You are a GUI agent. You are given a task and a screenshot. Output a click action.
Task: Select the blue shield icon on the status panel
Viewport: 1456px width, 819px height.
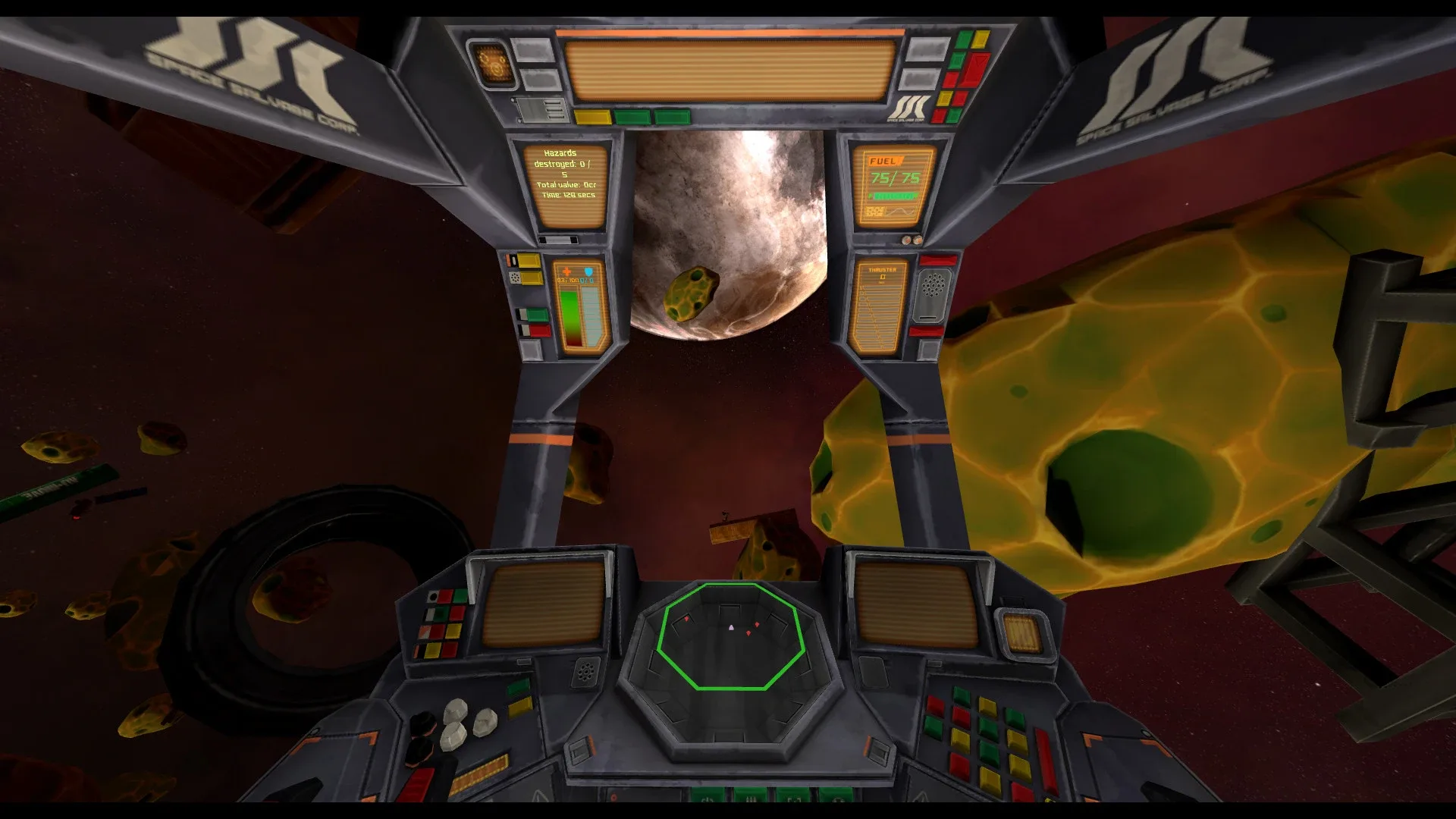coord(588,271)
